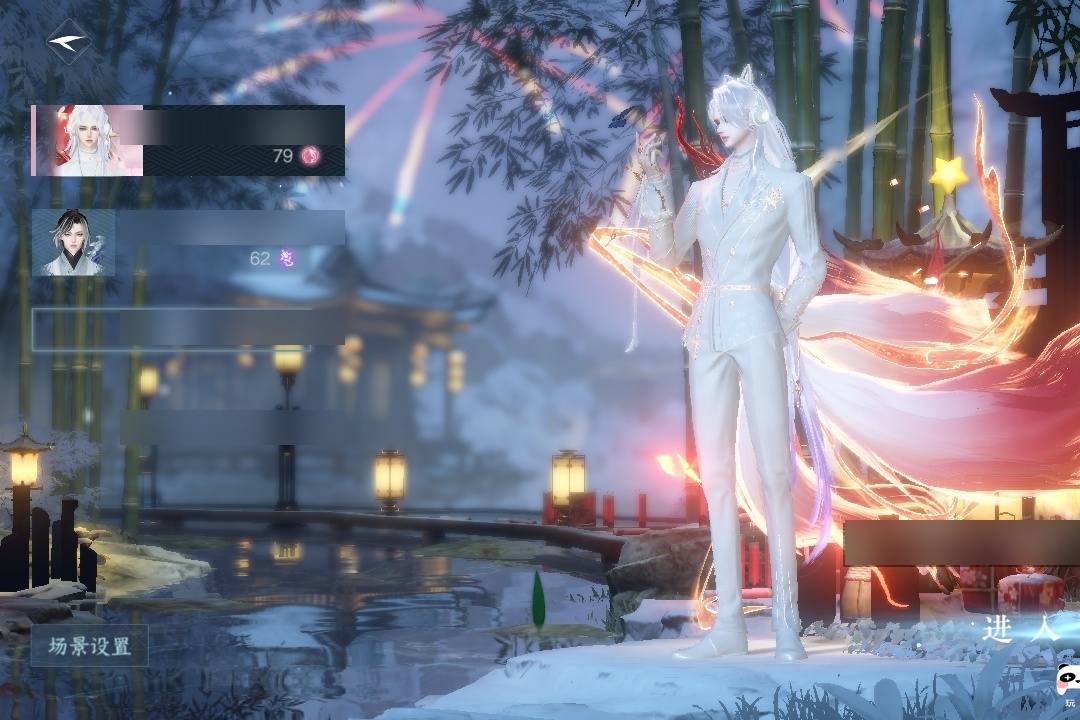The image size is (1080, 720).
Task: Open the panda gamepad overlay icon
Action: click(x=1067, y=684)
